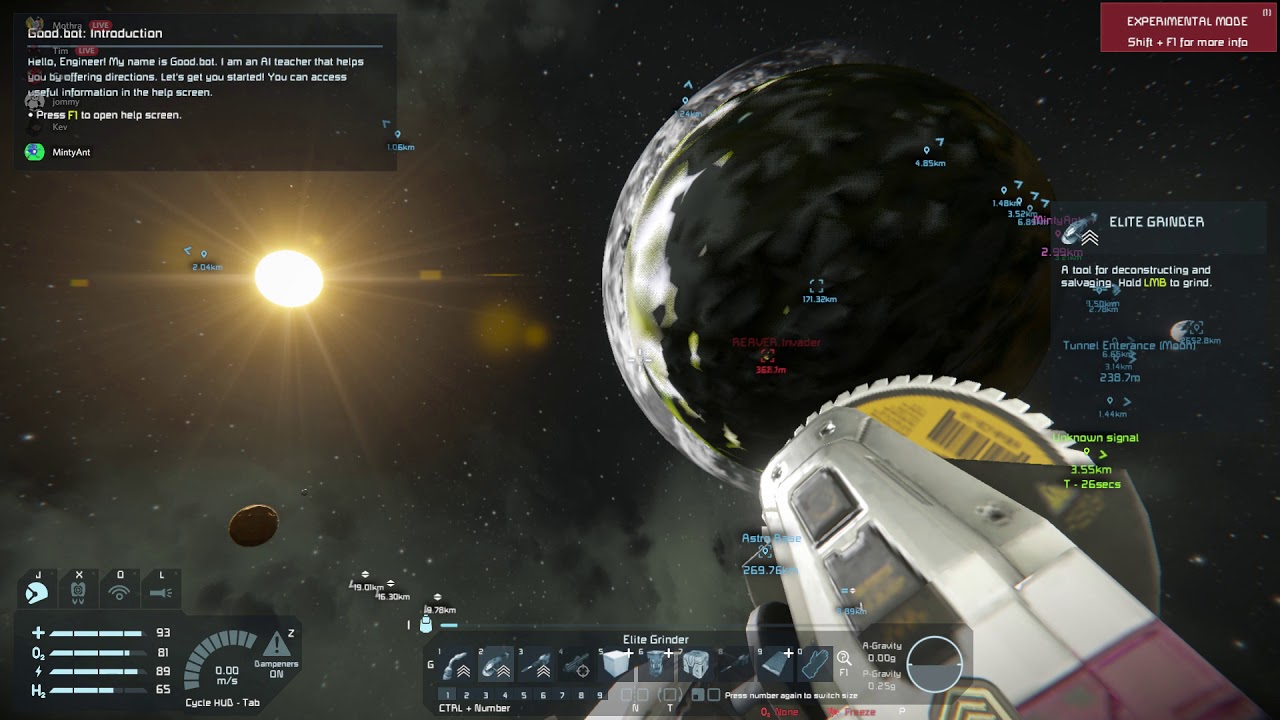The image size is (1280, 720).
Task: Toggle the flashlight icon
Action: [161, 592]
